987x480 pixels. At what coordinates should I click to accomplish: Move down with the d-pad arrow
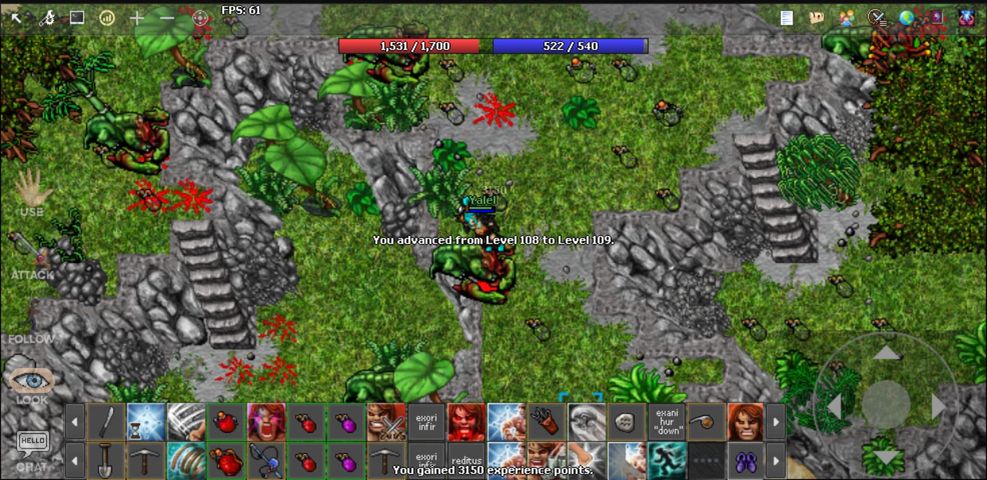(886, 456)
